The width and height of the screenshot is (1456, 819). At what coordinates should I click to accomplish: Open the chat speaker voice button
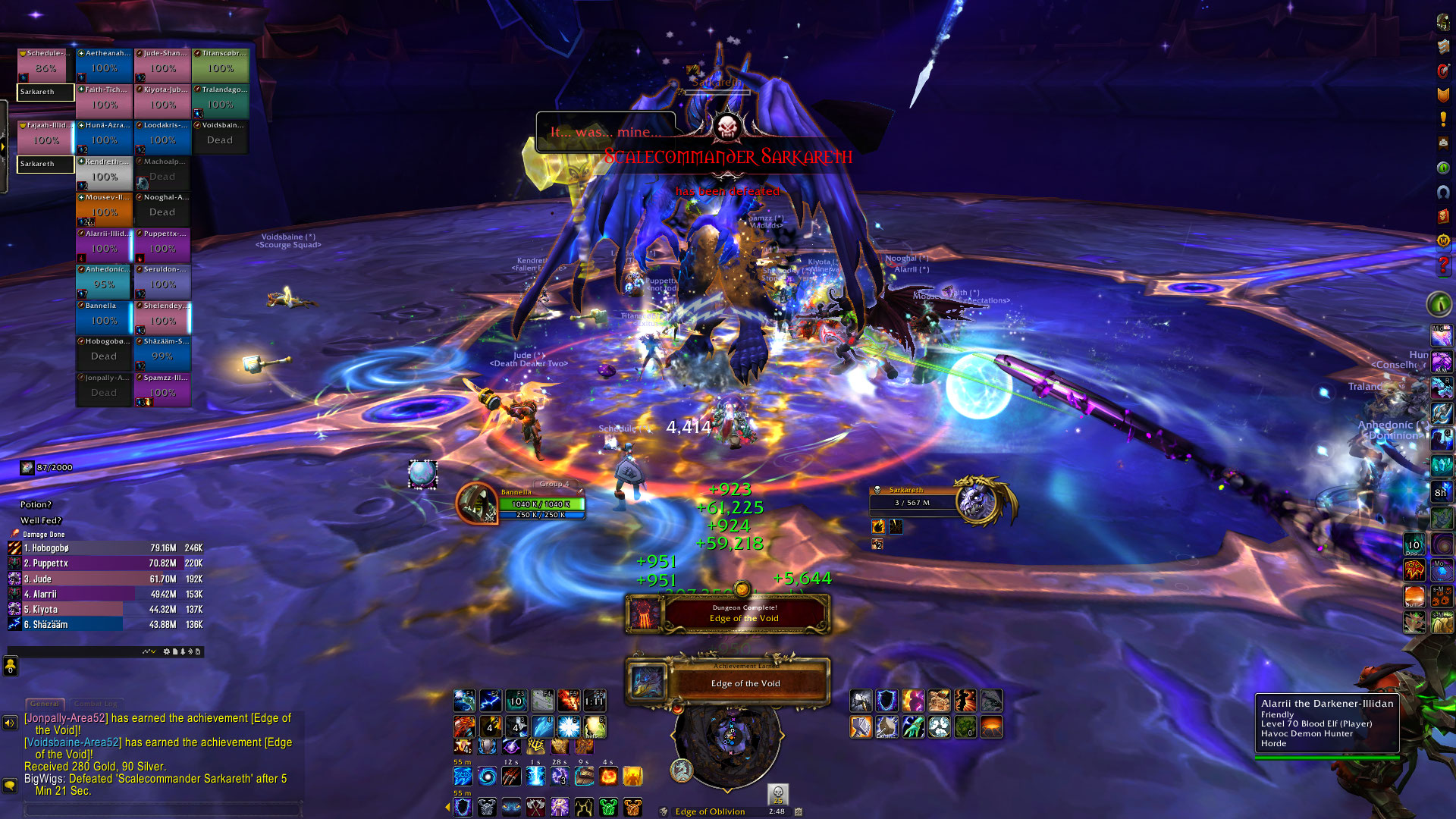[10, 723]
